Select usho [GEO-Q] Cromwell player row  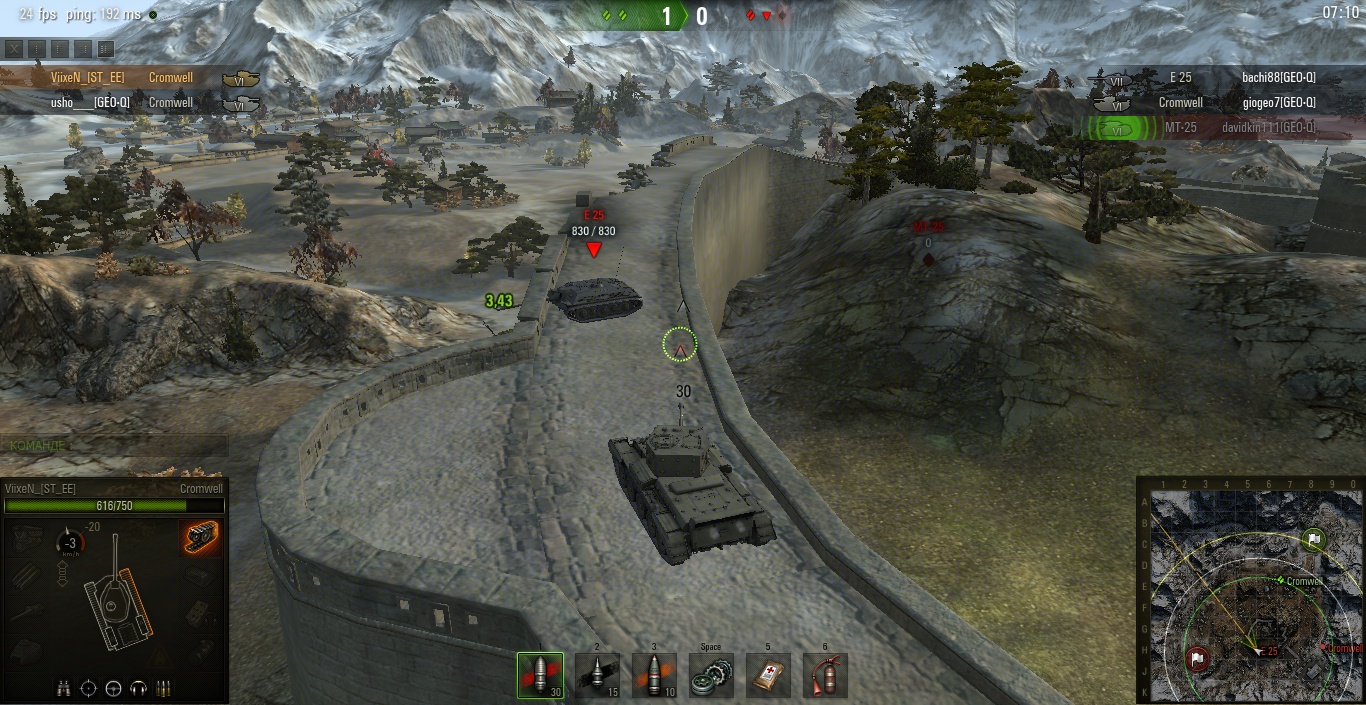pos(90,102)
